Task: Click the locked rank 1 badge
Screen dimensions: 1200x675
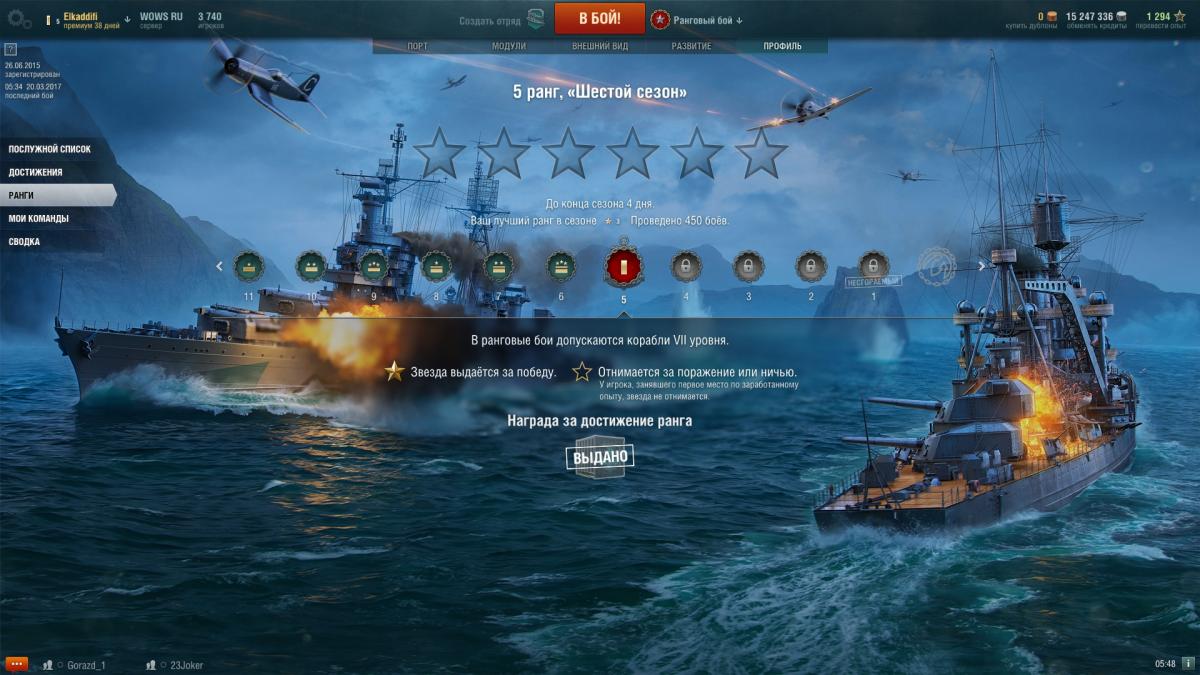Action: 873,267
